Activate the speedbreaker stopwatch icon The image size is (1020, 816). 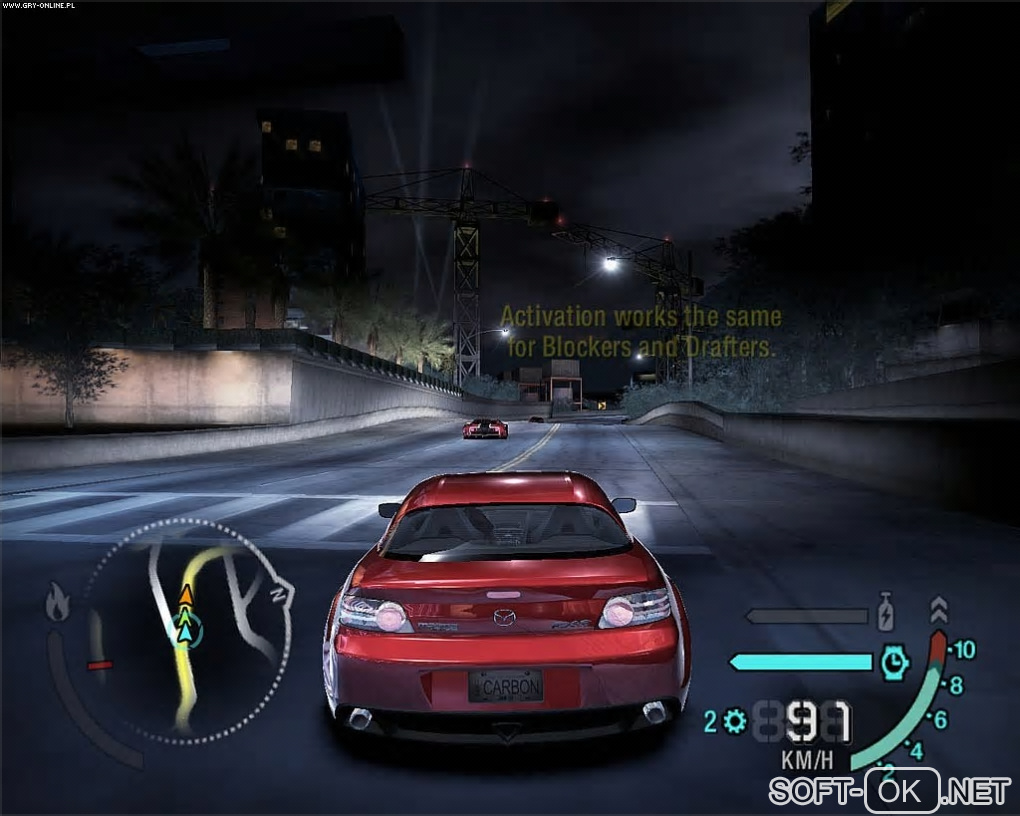pos(896,661)
